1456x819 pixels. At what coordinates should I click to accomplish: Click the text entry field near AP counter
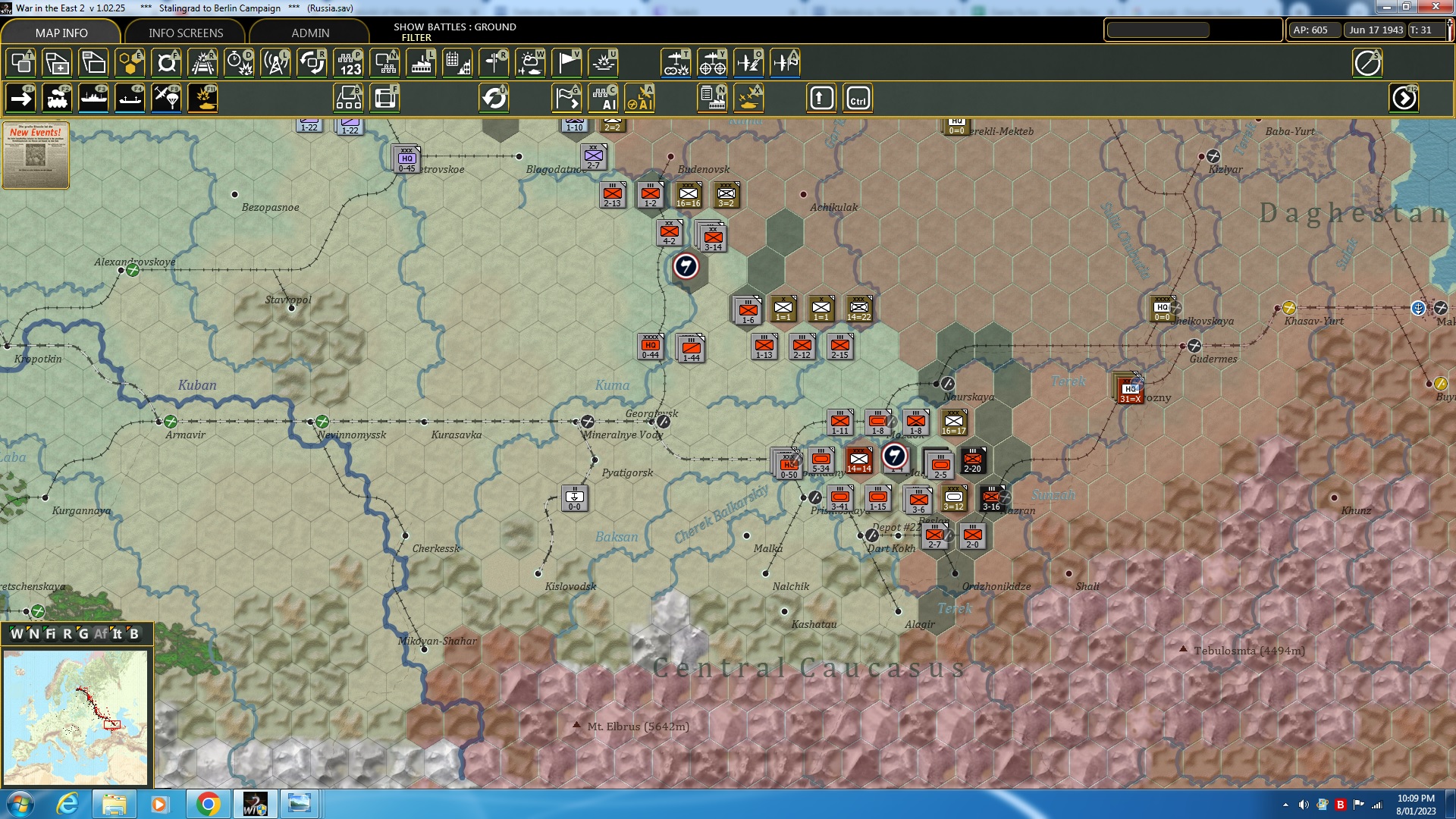coord(1156,30)
